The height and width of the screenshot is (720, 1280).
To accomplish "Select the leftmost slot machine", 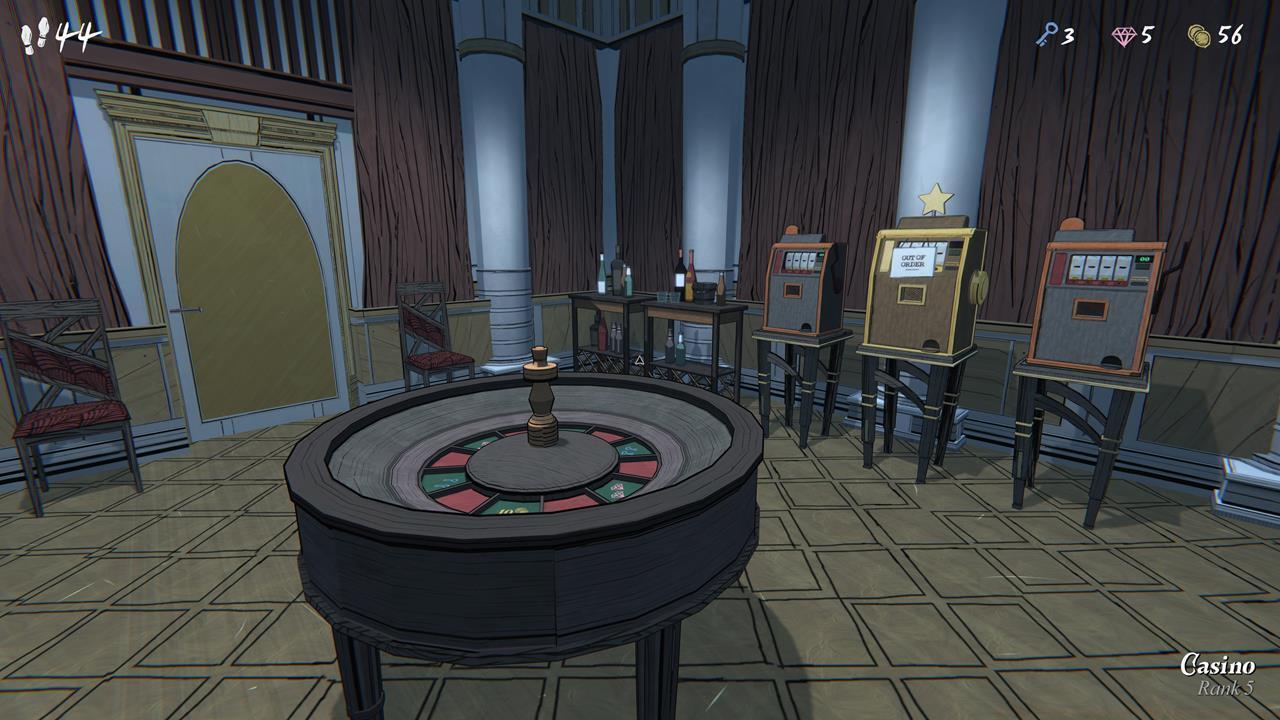I will [800, 290].
